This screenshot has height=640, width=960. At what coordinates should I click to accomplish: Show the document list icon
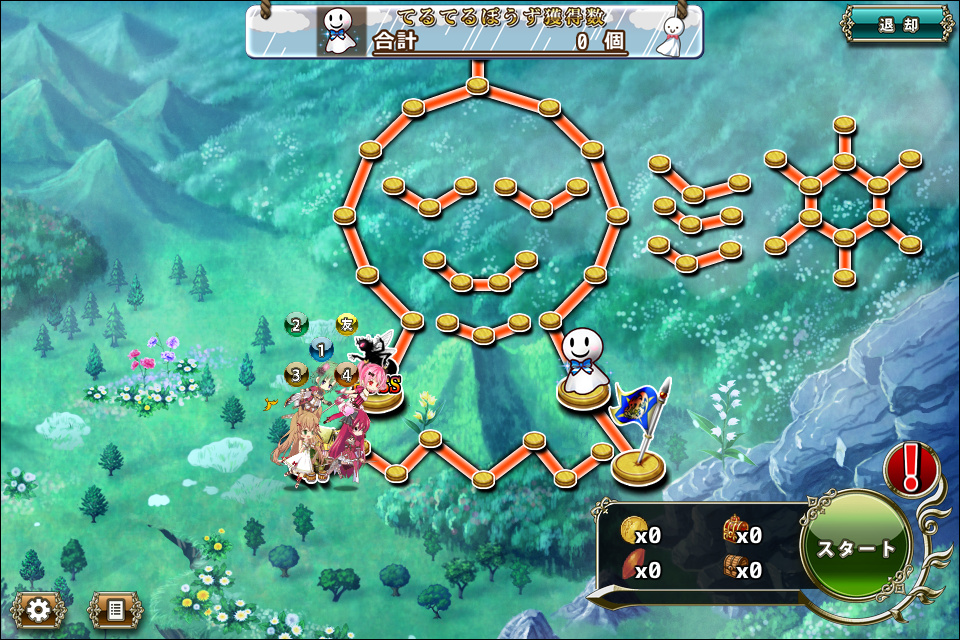click(x=115, y=608)
